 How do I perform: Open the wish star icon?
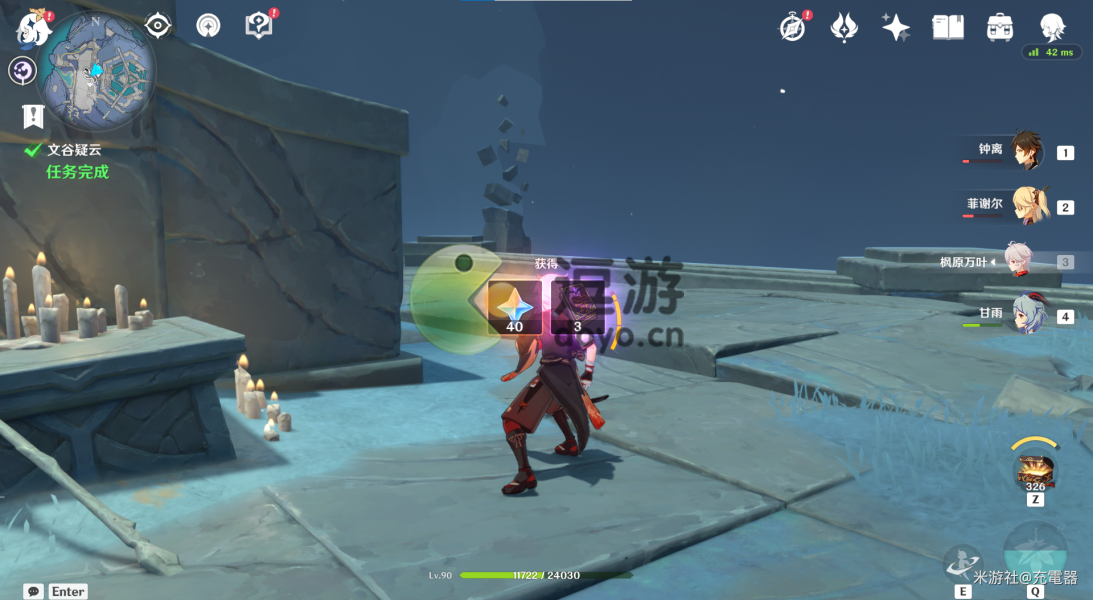pos(895,27)
